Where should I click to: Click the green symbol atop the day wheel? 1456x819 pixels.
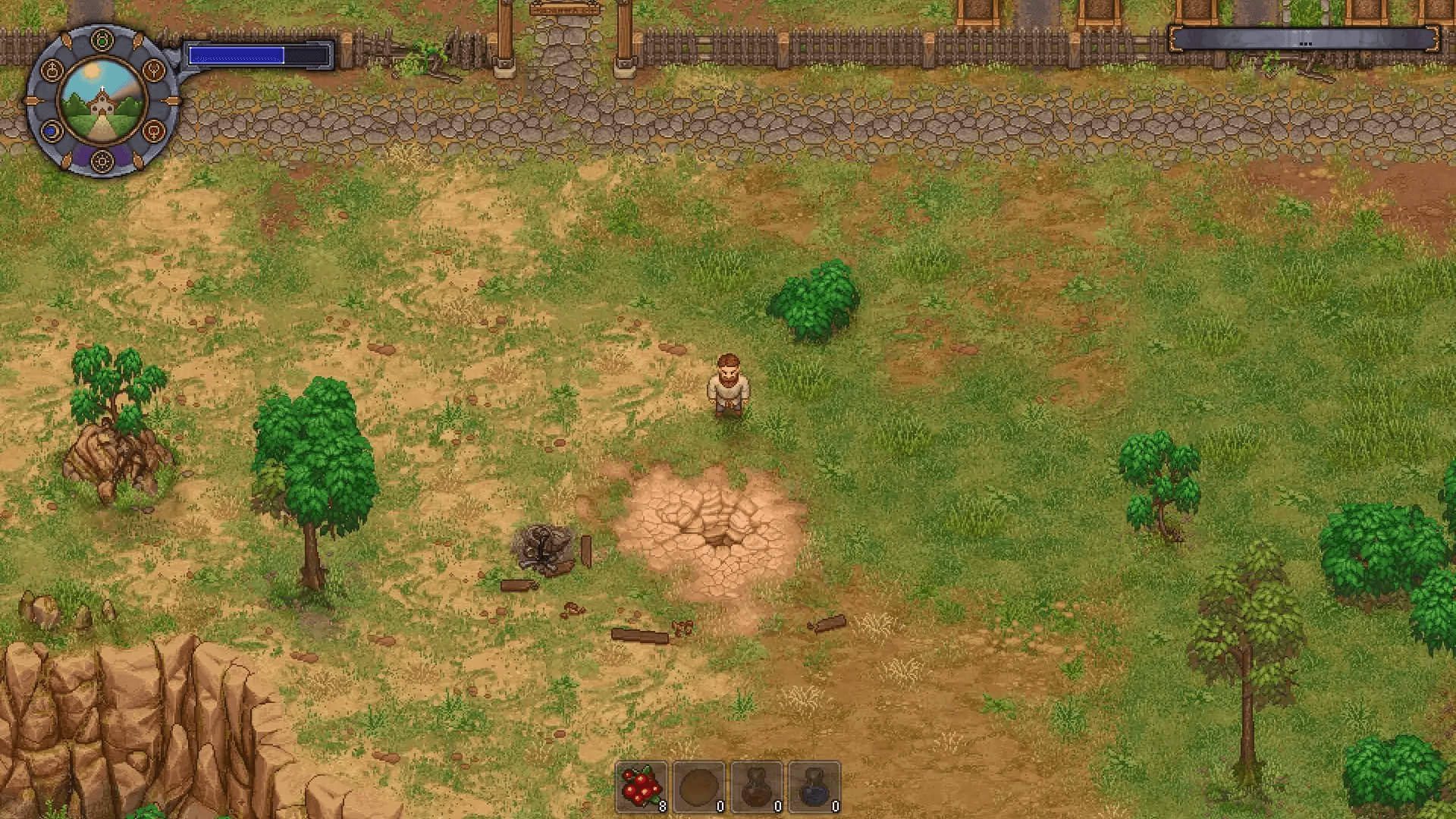[101, 39]
